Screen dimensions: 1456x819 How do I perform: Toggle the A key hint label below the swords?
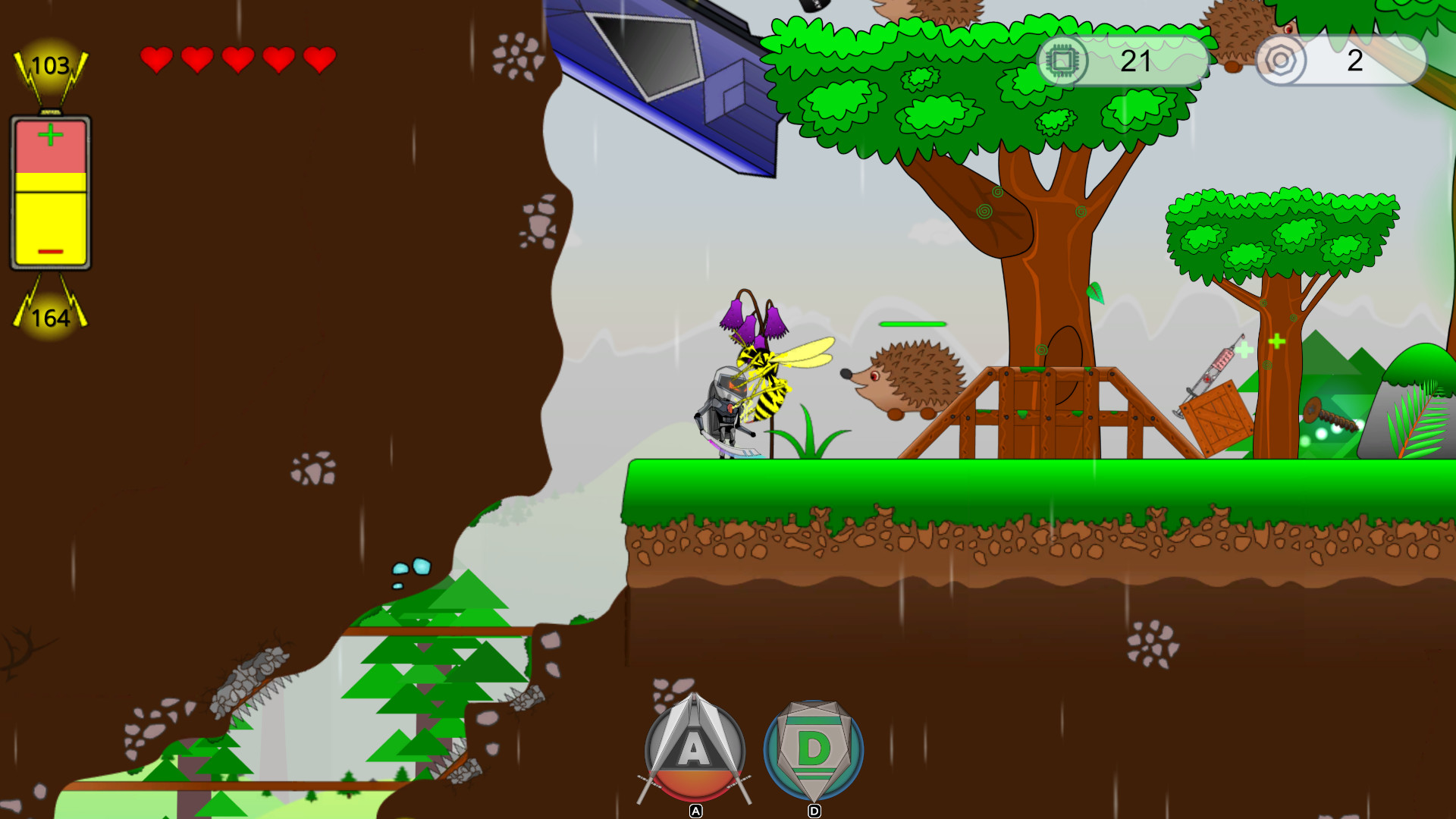695,811
